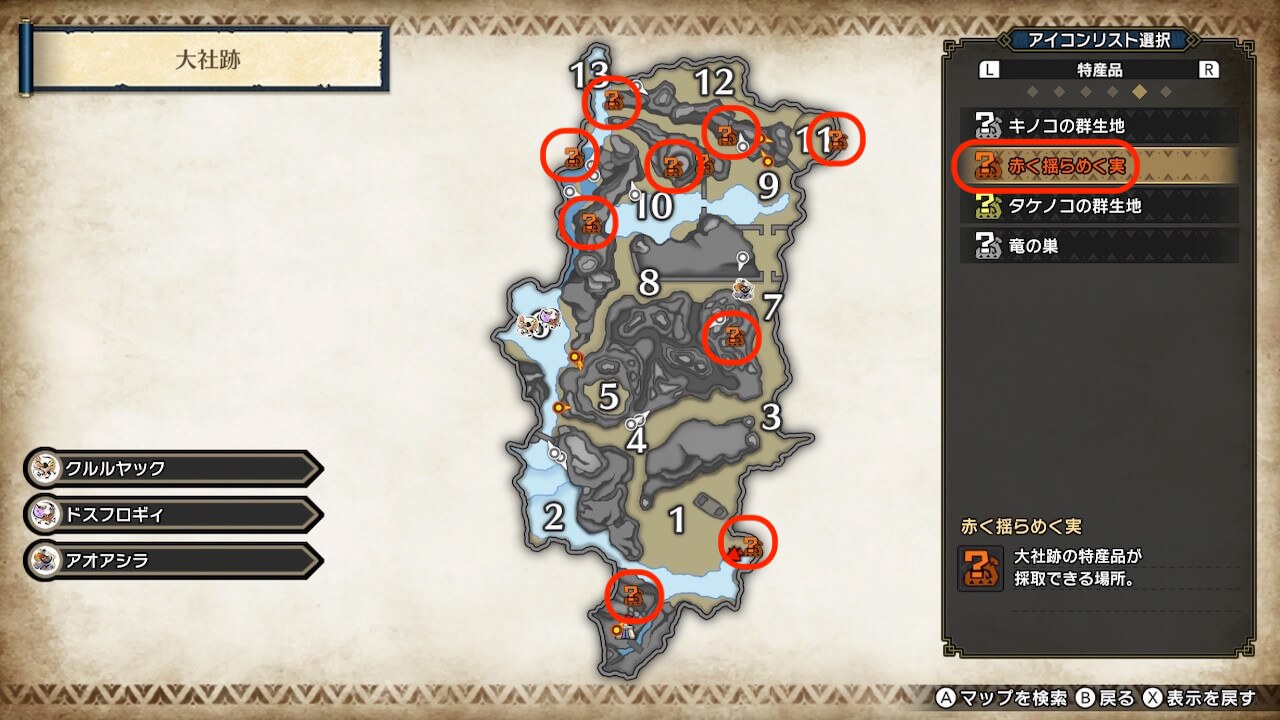Pick the 竜の巣 list entry
Image resolution: width=1280 pixels, height=720 pixels.
[1098, 245]
